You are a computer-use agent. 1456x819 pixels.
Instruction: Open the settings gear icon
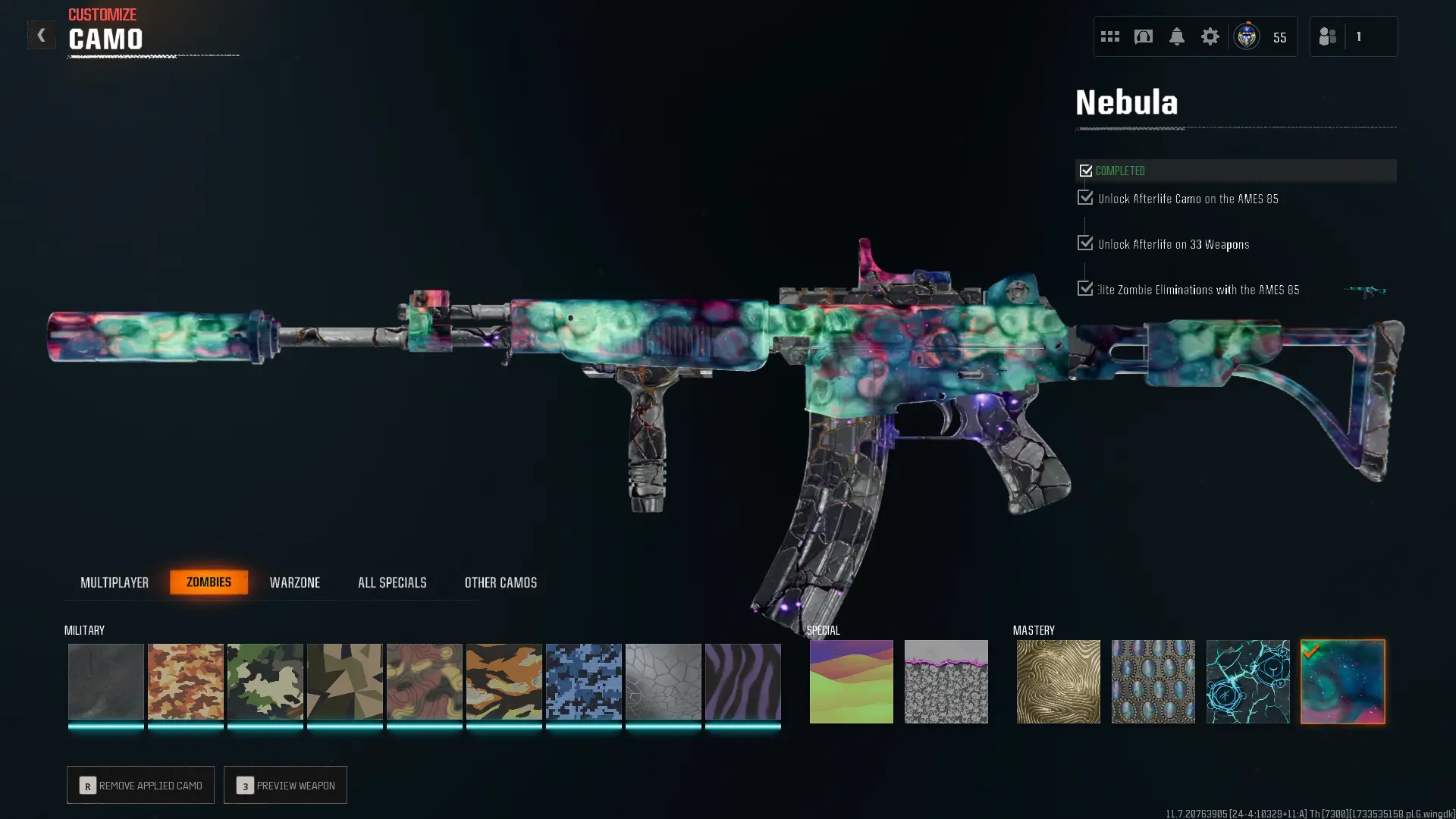pos(1210,36)
